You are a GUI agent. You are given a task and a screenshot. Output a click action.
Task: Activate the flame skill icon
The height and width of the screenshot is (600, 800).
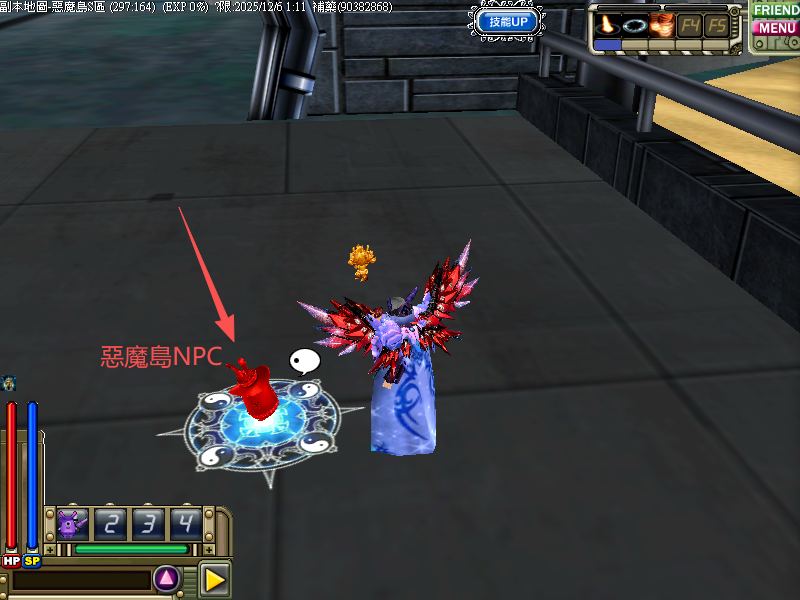(606, 24)
